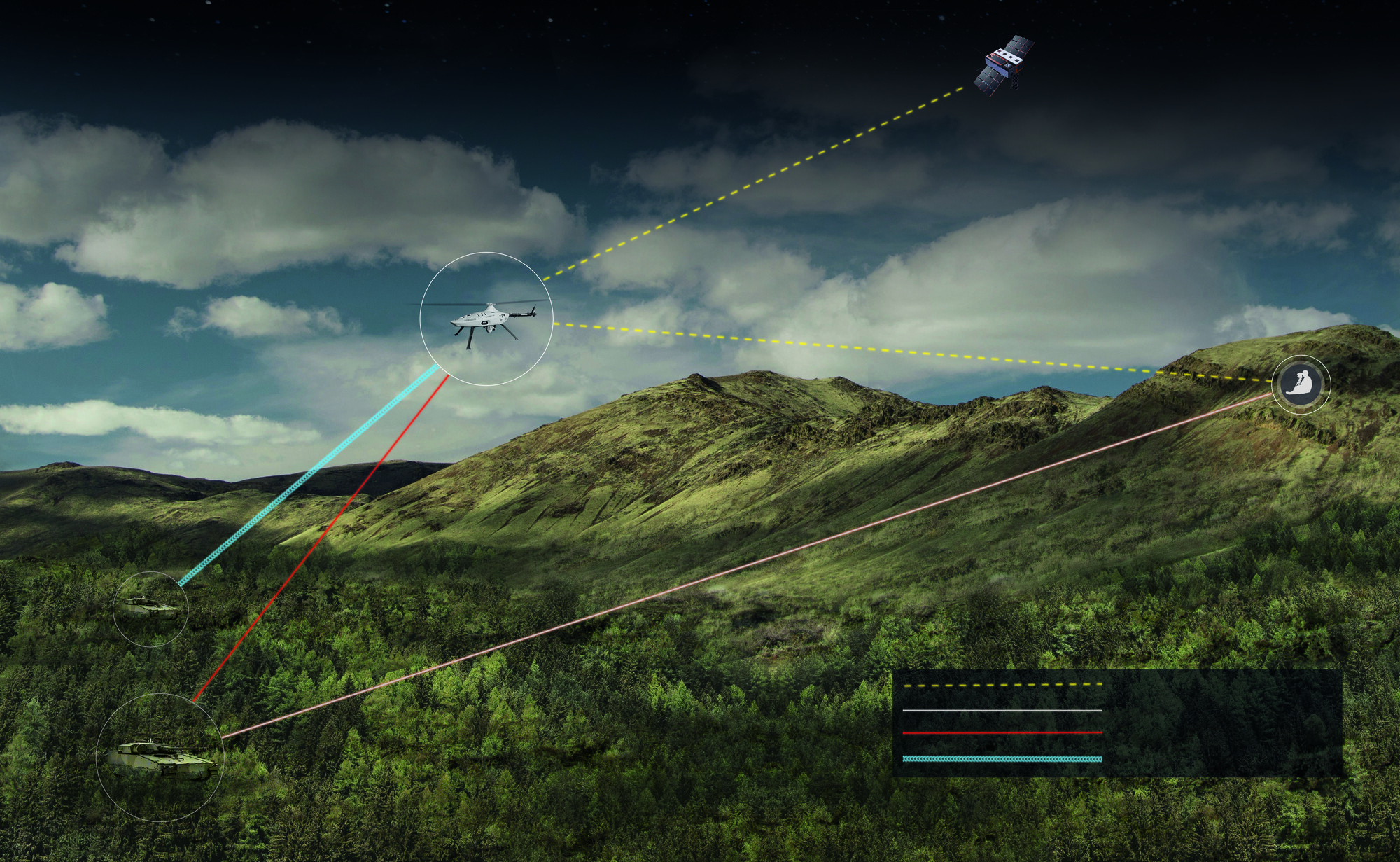Screen dimensions: 1400x862
Task: Select the yellow dashed line legend entry
Action: [1002, 685]
